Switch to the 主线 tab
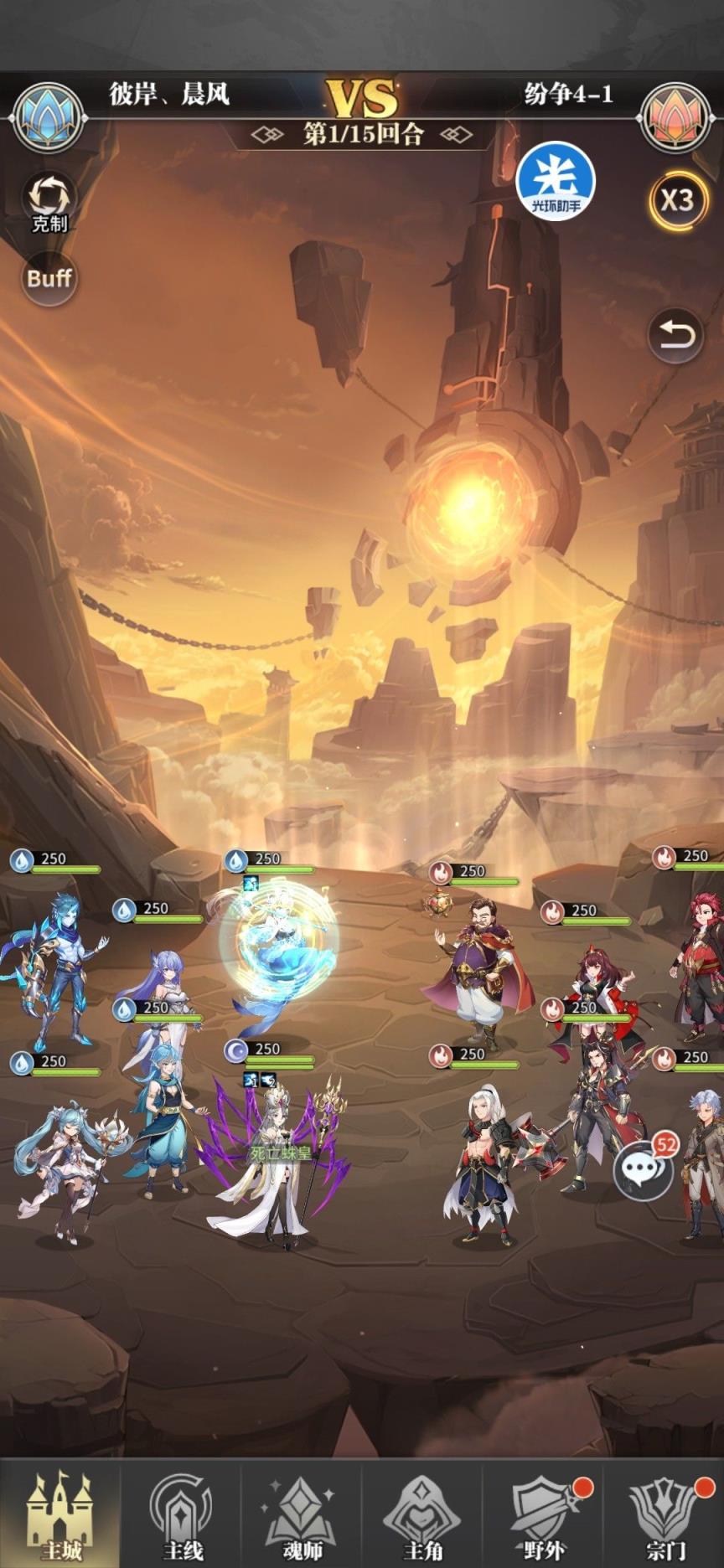This screenshot has height=1568, width=724. (x=181, y=1514)
